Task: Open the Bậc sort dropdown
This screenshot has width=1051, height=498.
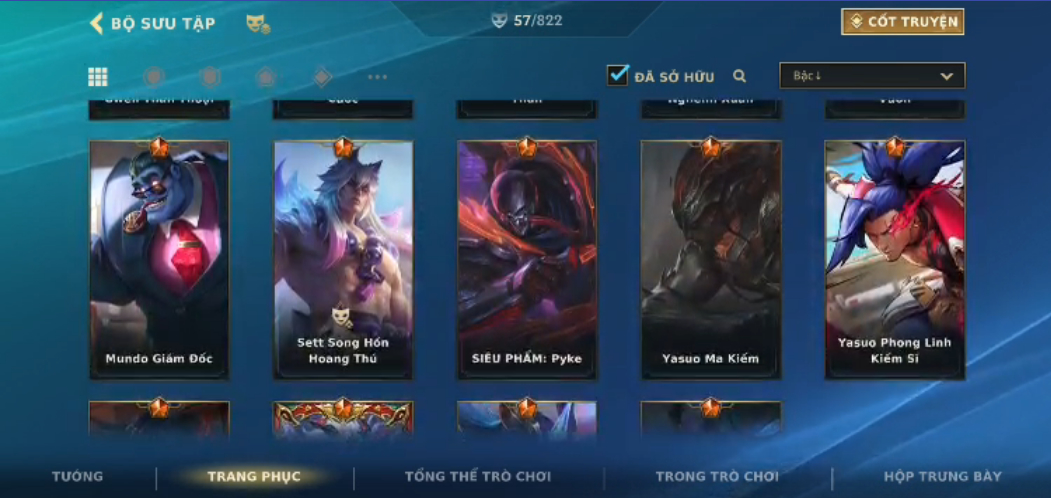Action: pos(872,76)
